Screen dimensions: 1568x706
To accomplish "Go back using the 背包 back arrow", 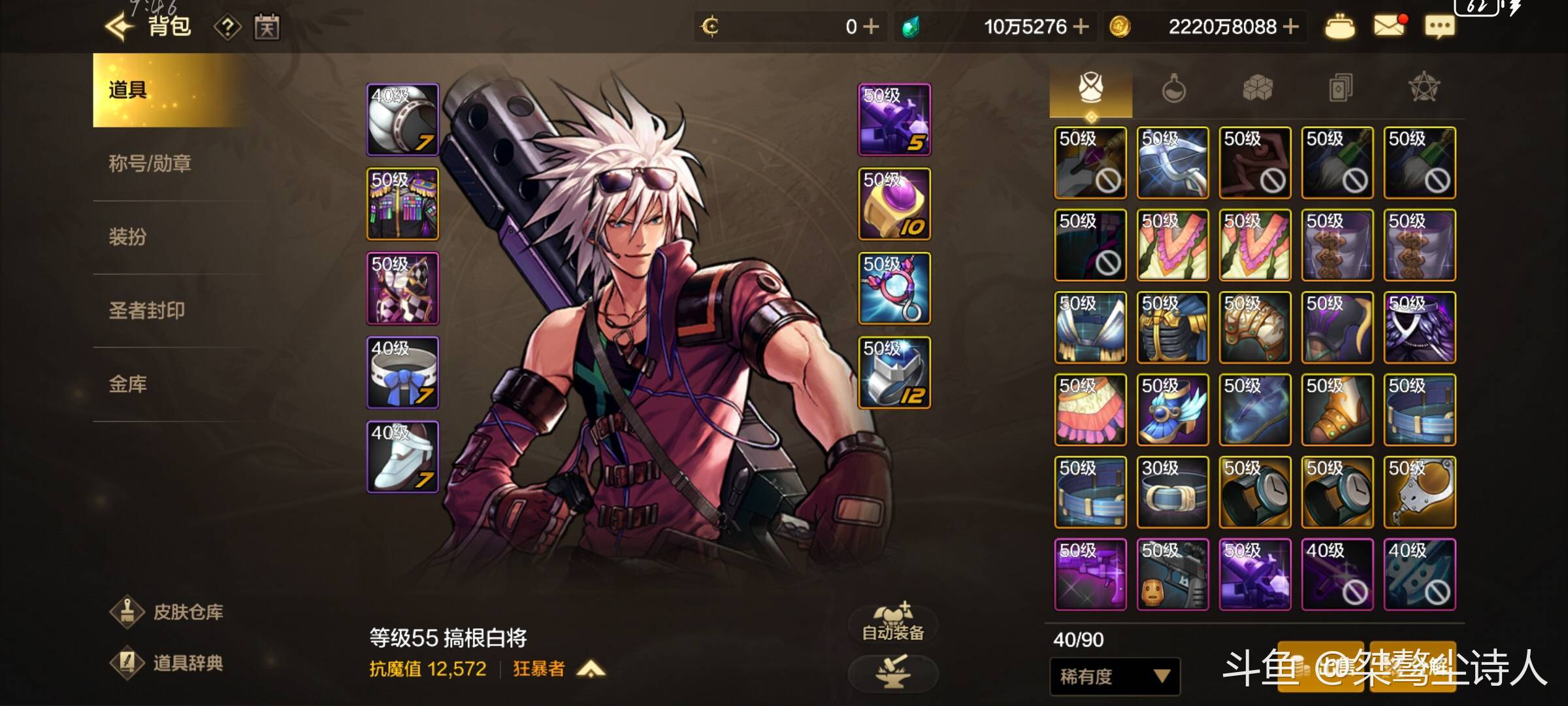I will (120, 27).
